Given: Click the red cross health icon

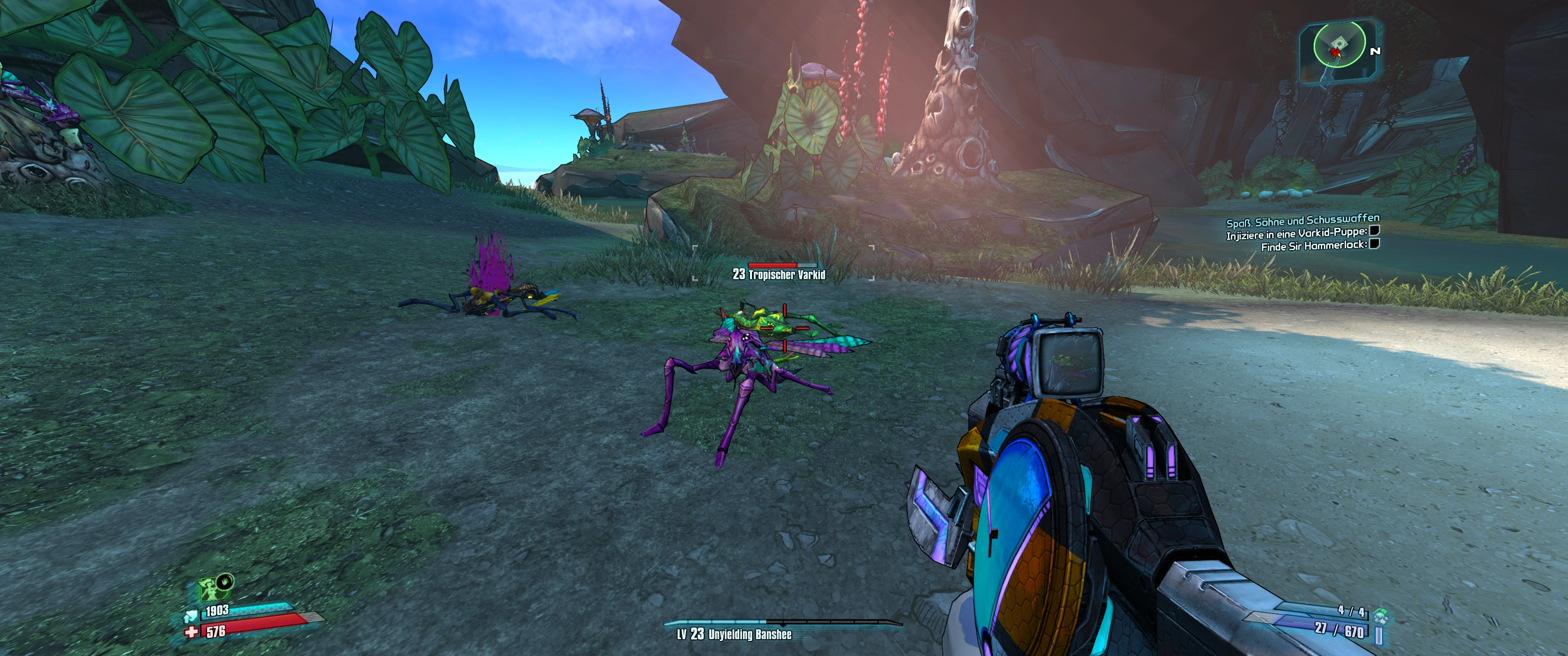Looking at the screenshot, I should (192, 632).
